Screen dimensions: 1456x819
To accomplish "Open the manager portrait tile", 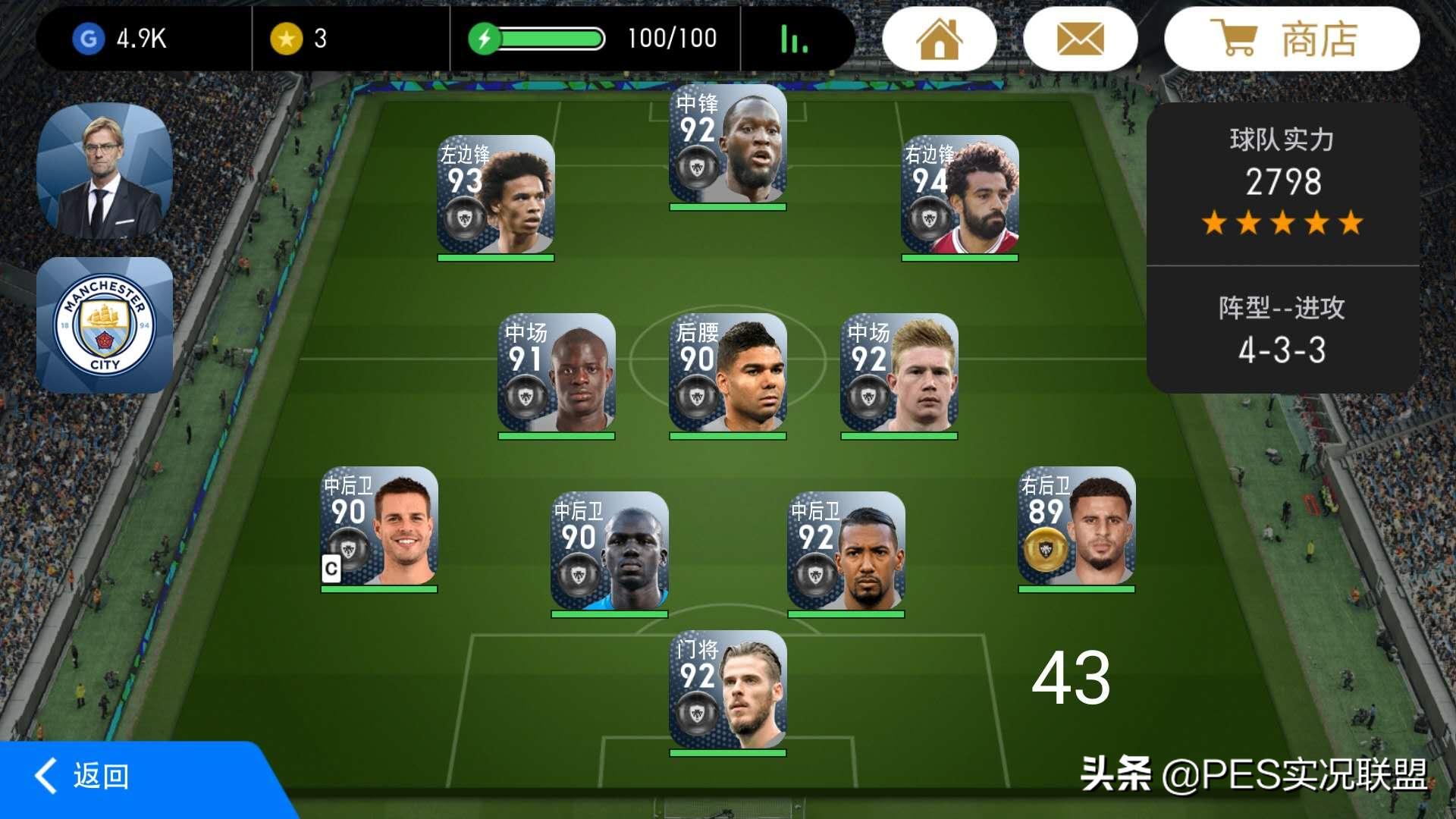I will point(105,171).
